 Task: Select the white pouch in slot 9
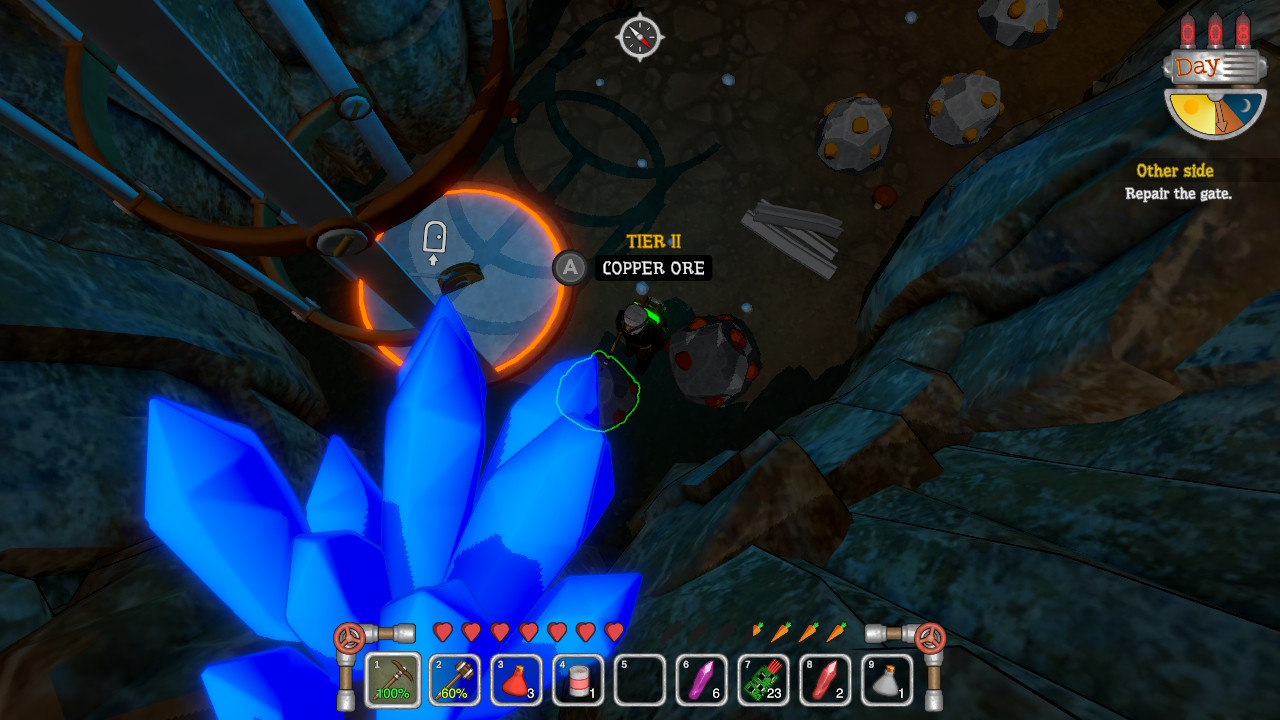(x=887, y=680)
